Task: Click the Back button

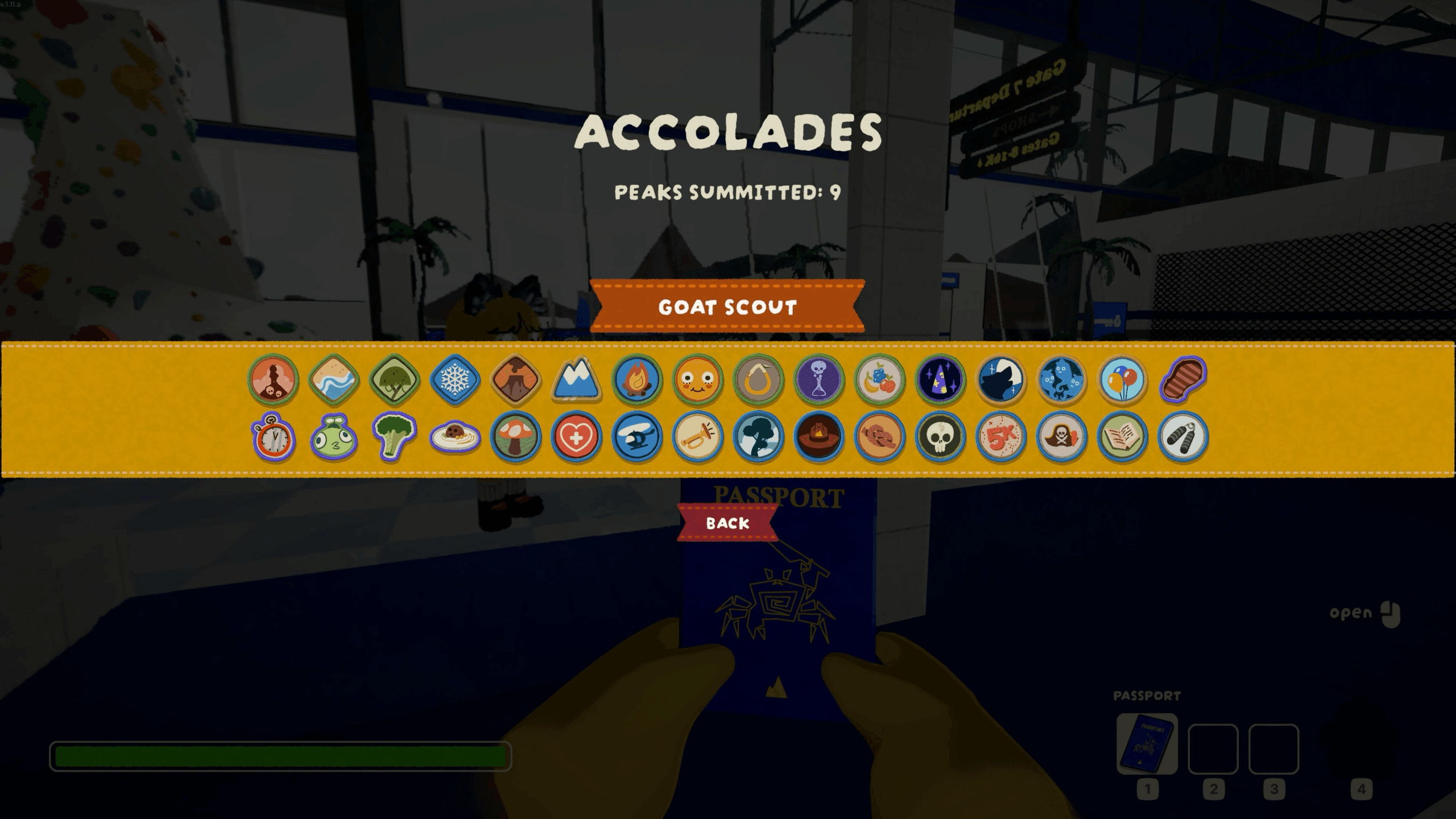Action: [x=727, y=523]
